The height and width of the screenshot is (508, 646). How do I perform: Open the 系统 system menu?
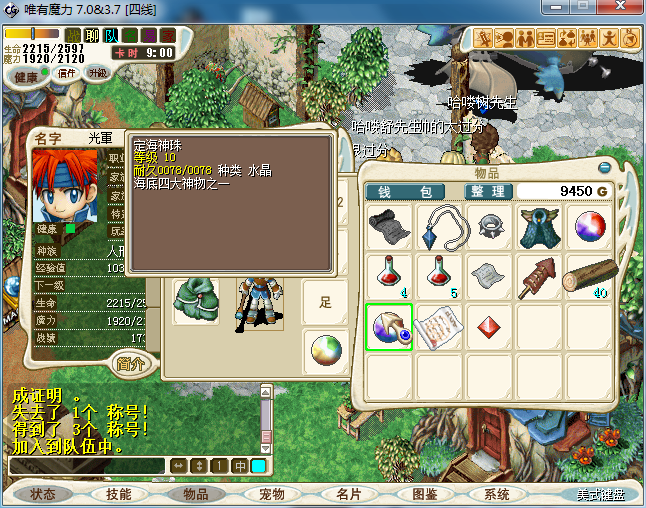[497, 494]
